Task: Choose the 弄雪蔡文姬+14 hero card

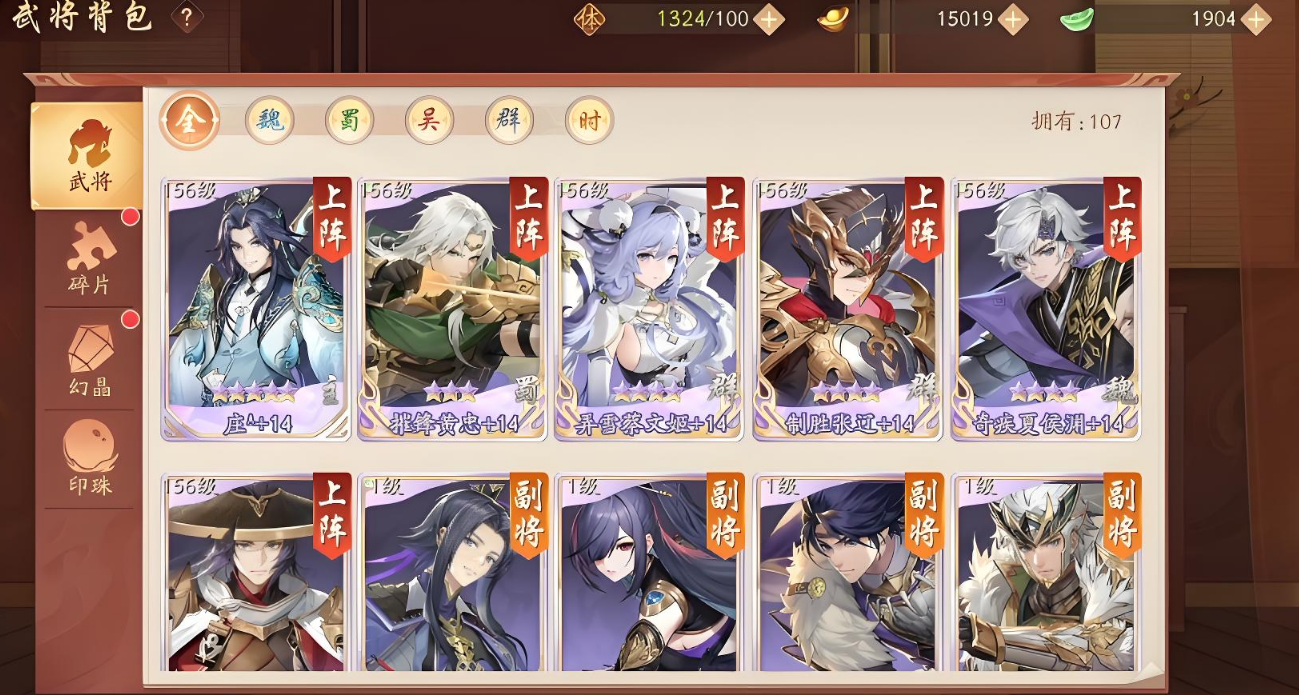Action: point(649,308)
